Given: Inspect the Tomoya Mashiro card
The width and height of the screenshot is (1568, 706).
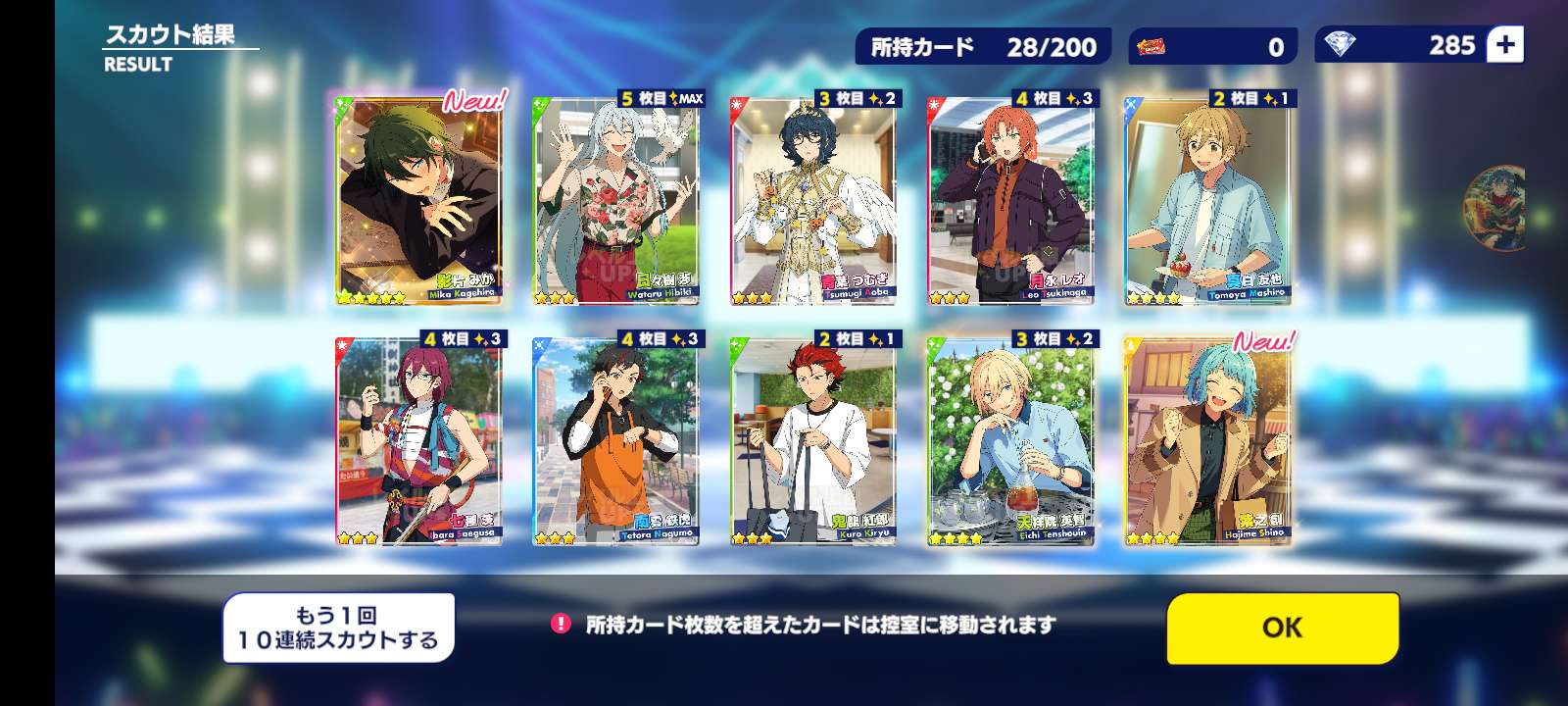Looking at the screenshot, I should pyautogui.click(x=1207, y=201).
